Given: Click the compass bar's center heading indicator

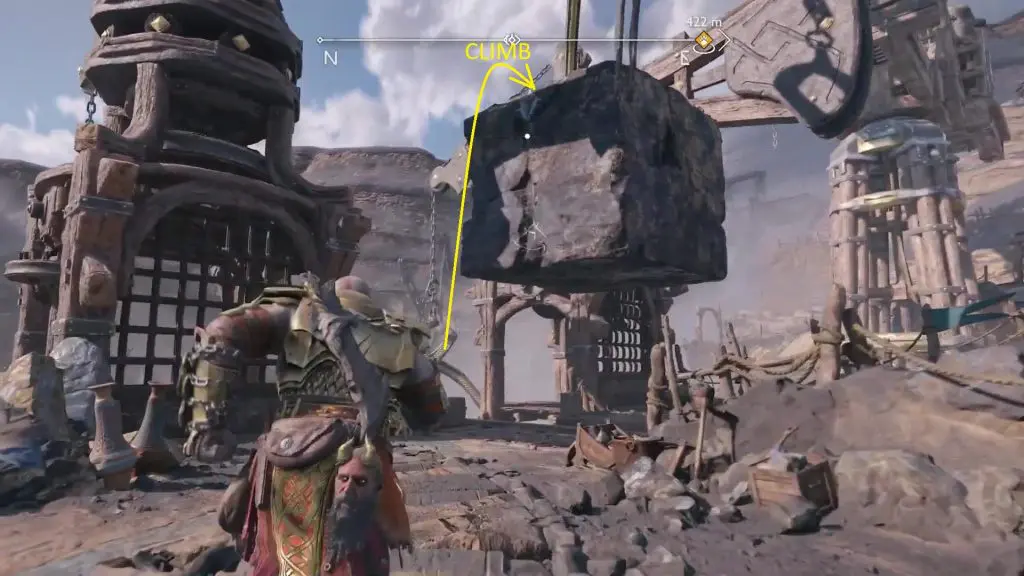Looking at the screenshot, I should [x=512, y=40].
